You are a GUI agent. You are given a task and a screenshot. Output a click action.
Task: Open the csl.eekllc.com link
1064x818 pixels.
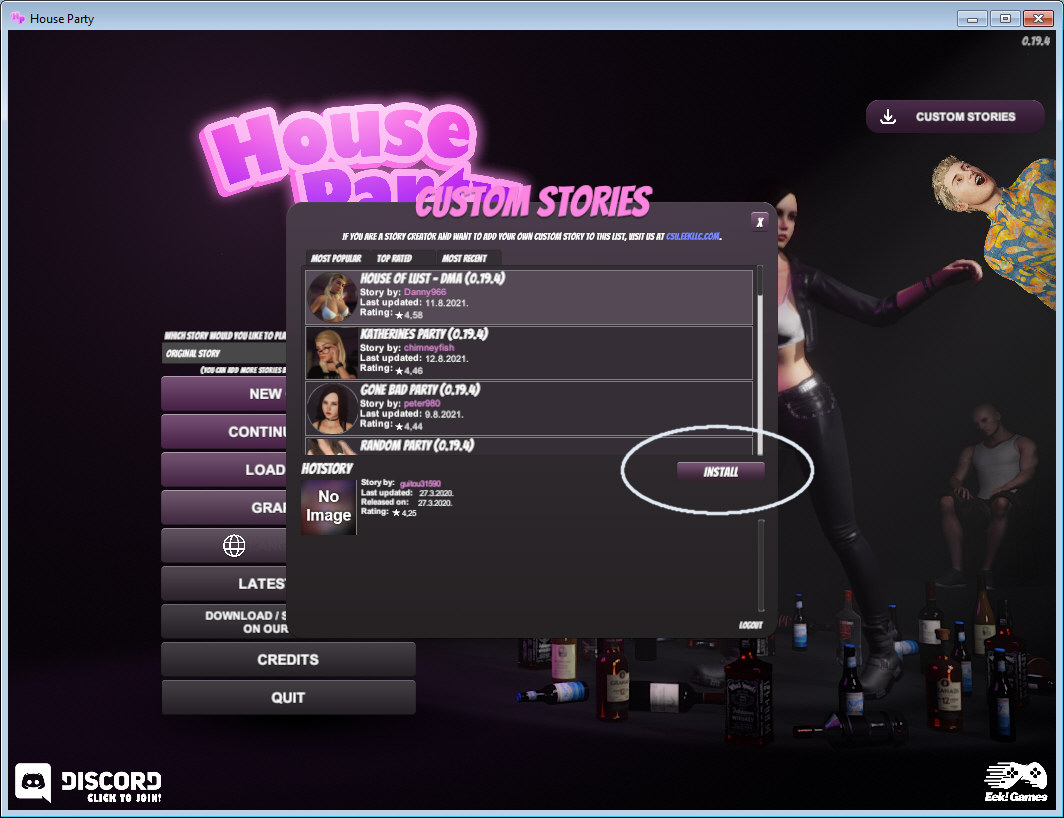coord(693,237)
